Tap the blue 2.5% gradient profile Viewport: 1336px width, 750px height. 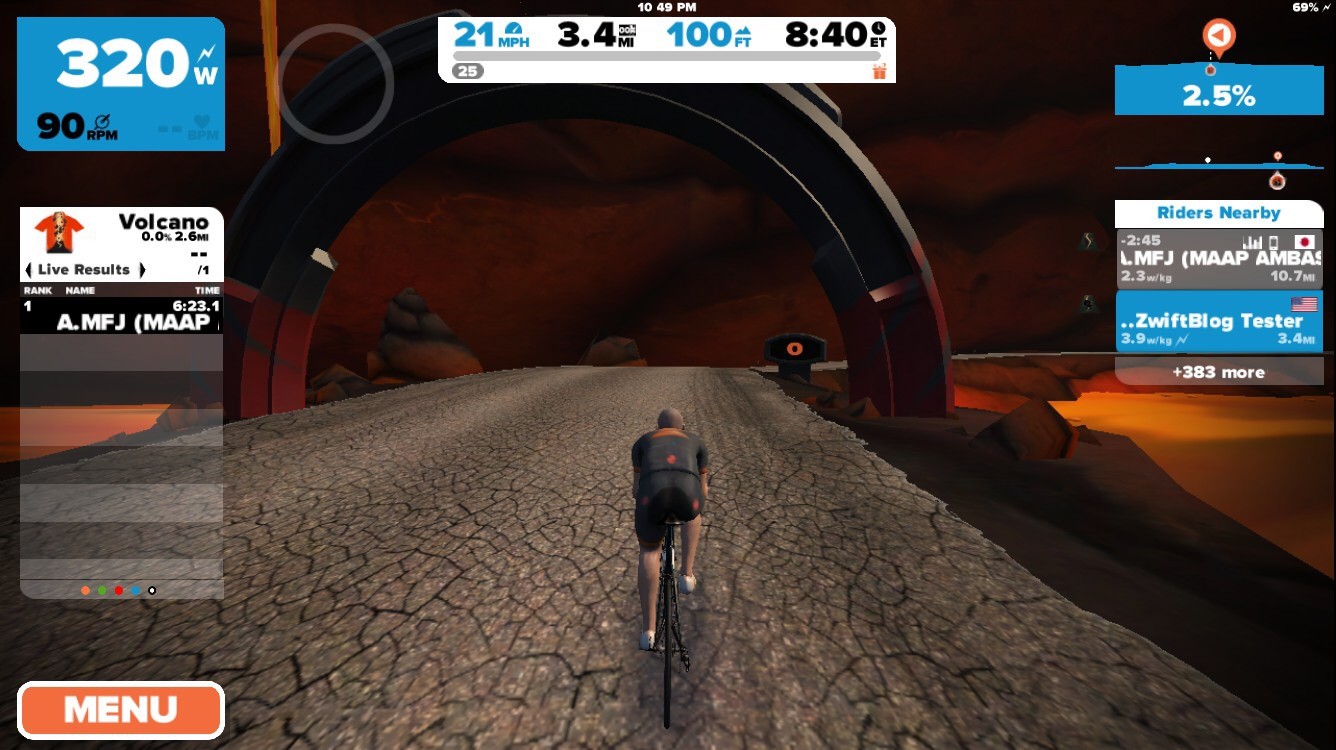pos(1218,92)
